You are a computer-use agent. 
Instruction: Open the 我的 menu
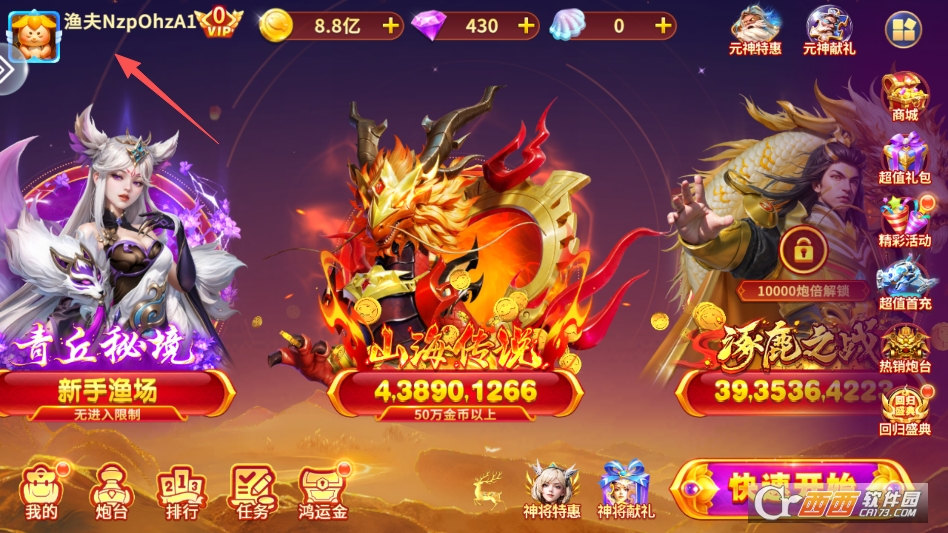41,491
